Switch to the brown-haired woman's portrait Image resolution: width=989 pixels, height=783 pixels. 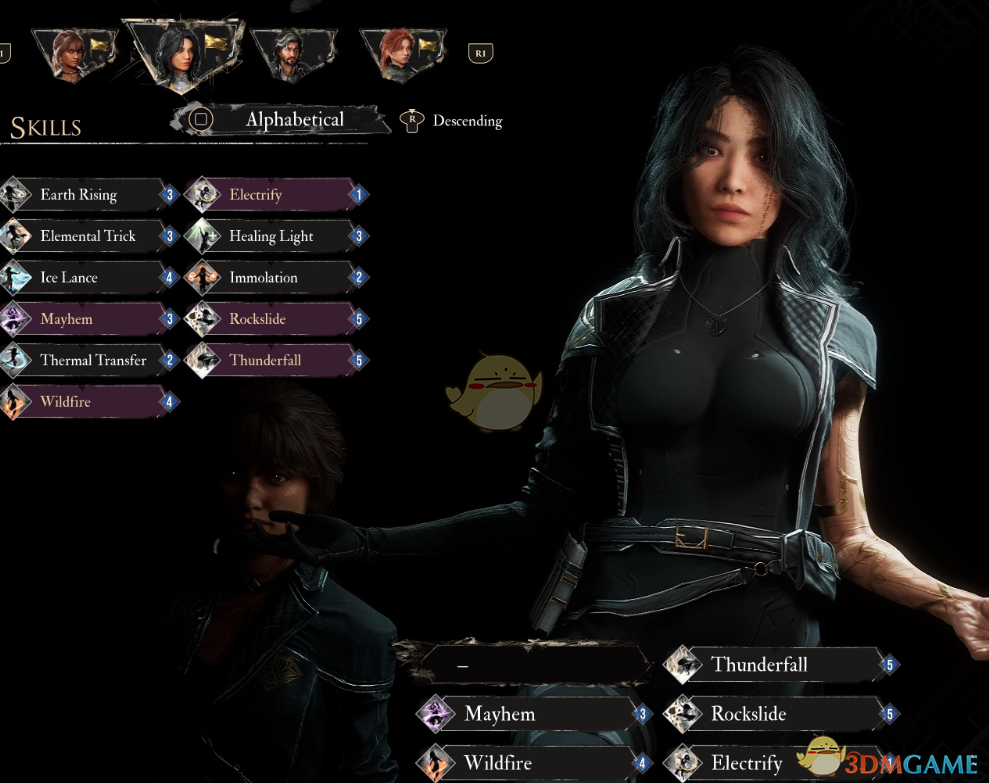tap(70, 52)
